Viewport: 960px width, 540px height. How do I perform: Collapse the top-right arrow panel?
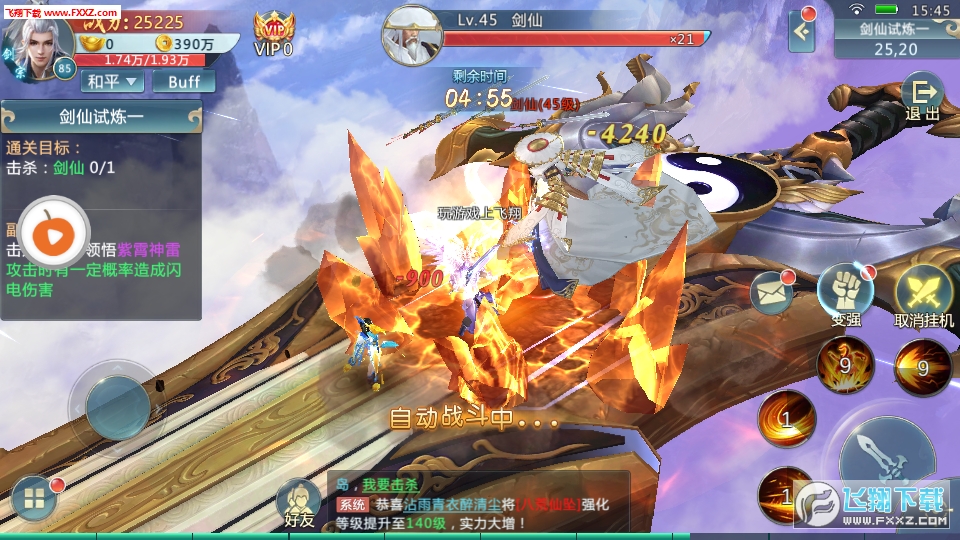click(x=802, y=31)
